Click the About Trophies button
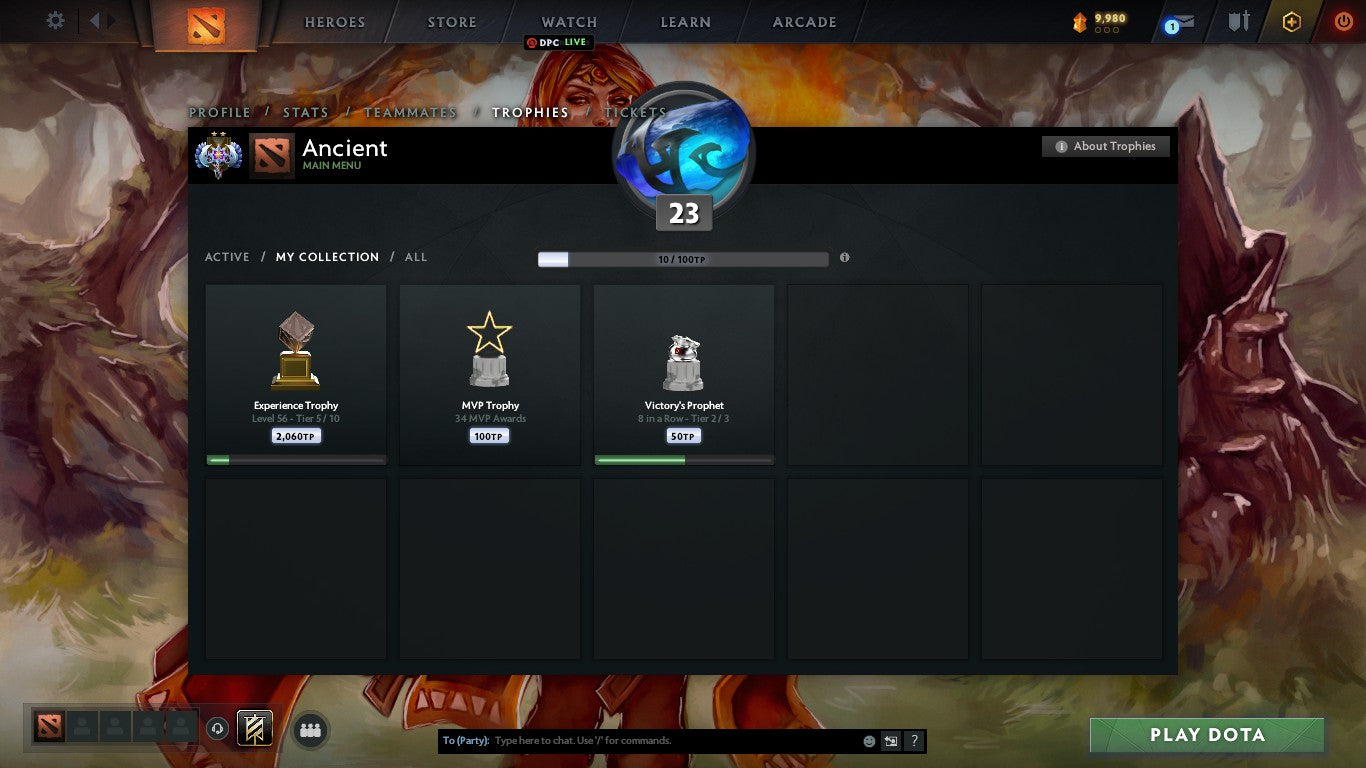 coord(1105,146)
